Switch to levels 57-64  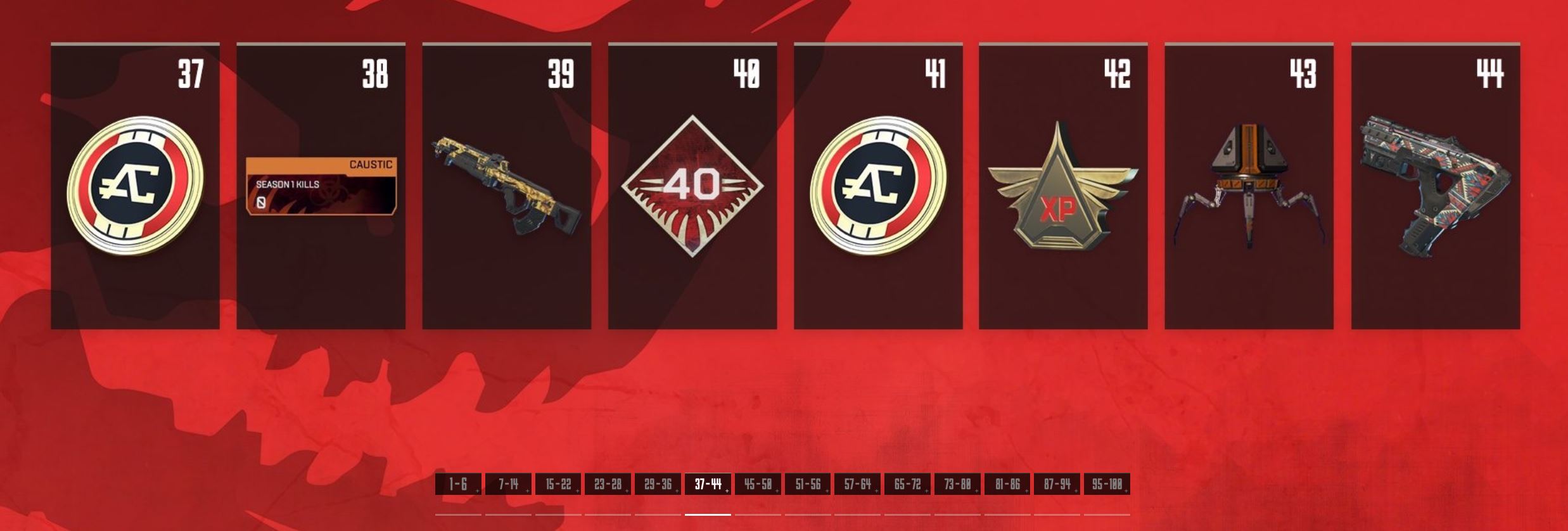tap(857, 485)
